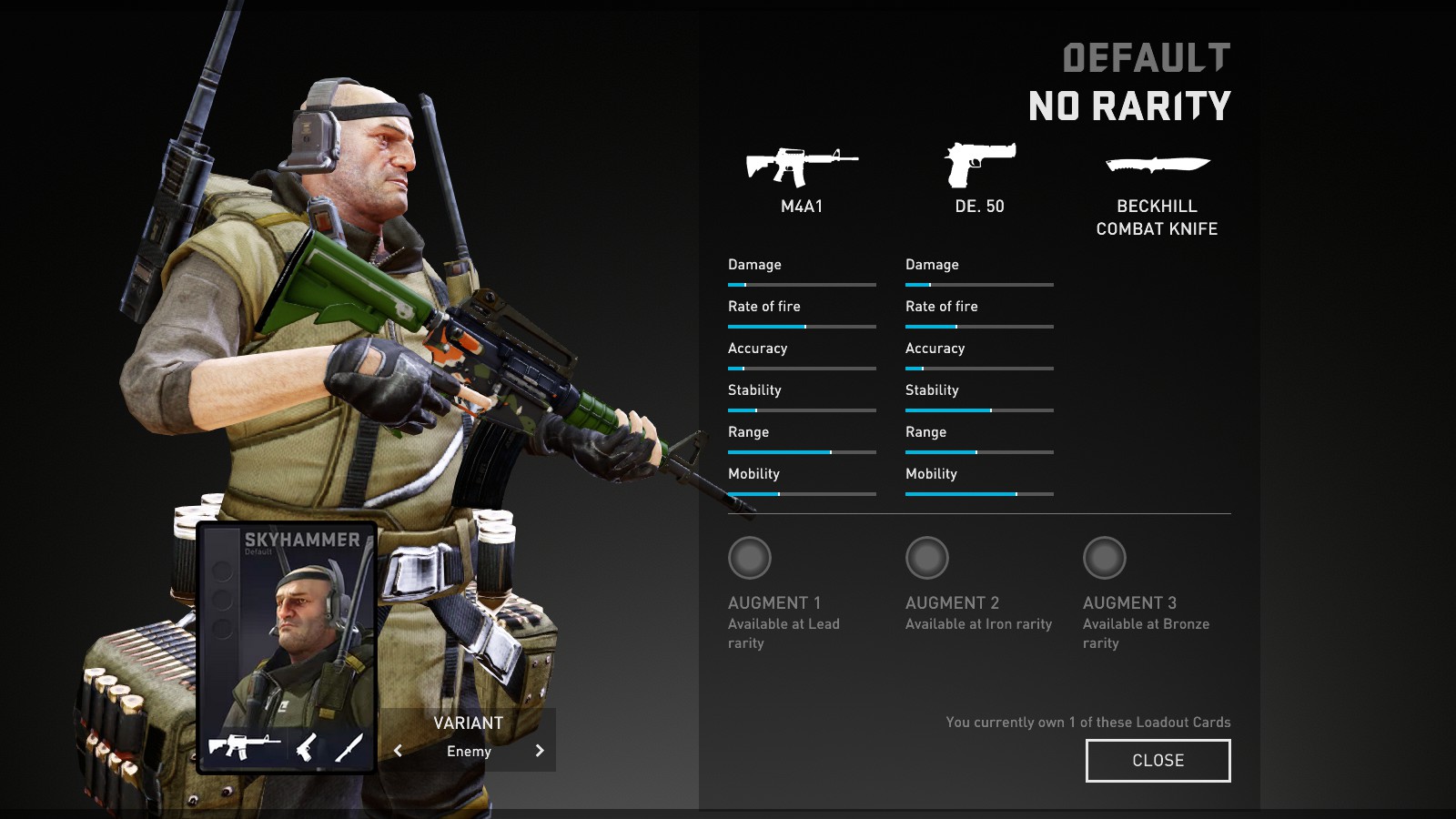Viewport: 1456px width, 819px height.
Task: Click the Augment 1 empty slot
Action: point(750,558)
